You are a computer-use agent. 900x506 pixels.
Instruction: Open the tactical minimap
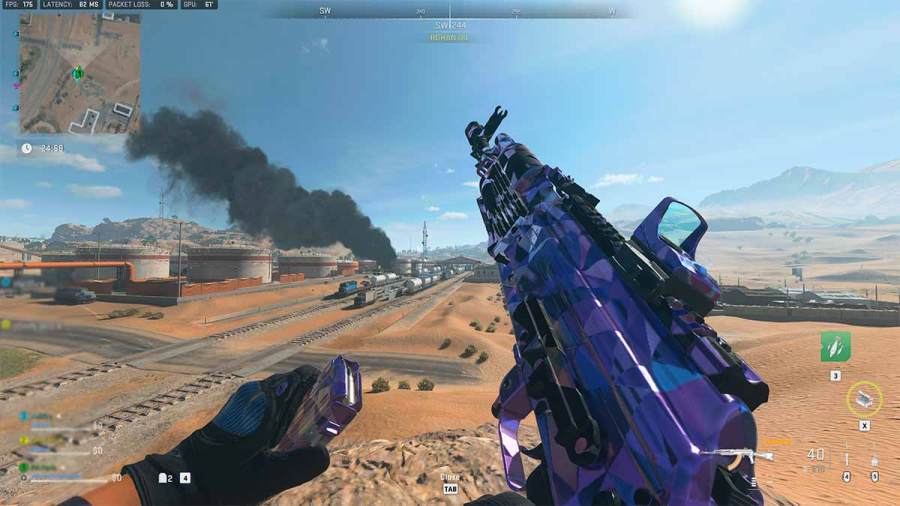(79, 73)
